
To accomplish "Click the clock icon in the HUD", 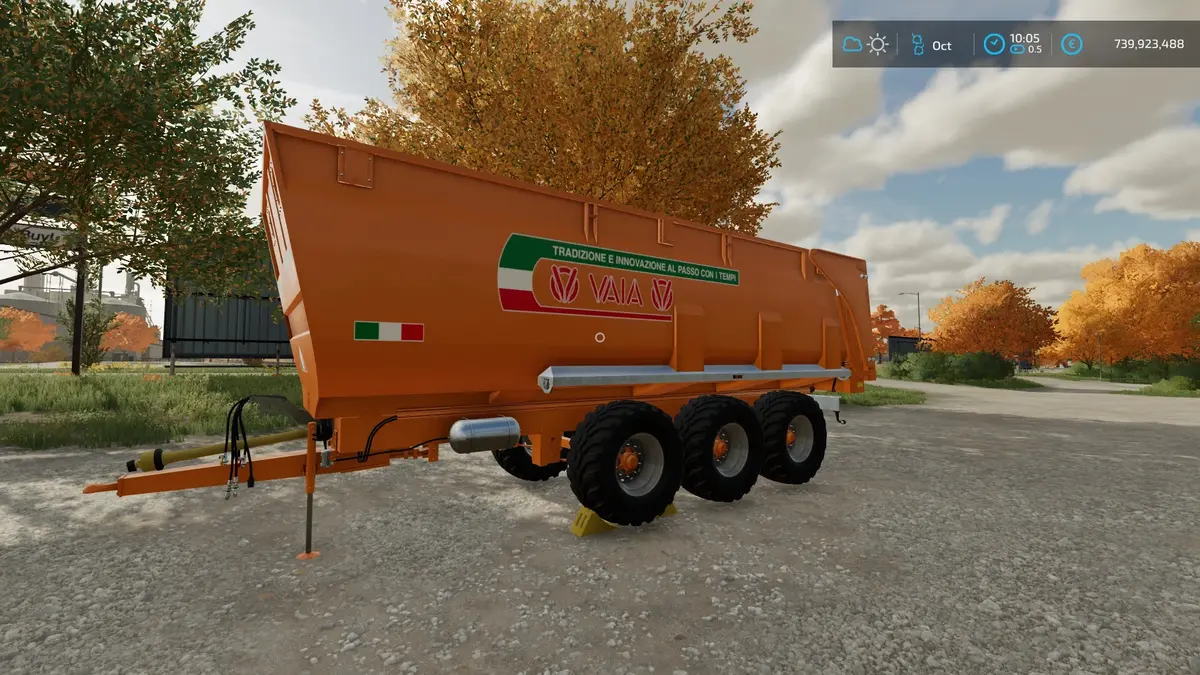I will pyautogui.click(x=994, y=44).
